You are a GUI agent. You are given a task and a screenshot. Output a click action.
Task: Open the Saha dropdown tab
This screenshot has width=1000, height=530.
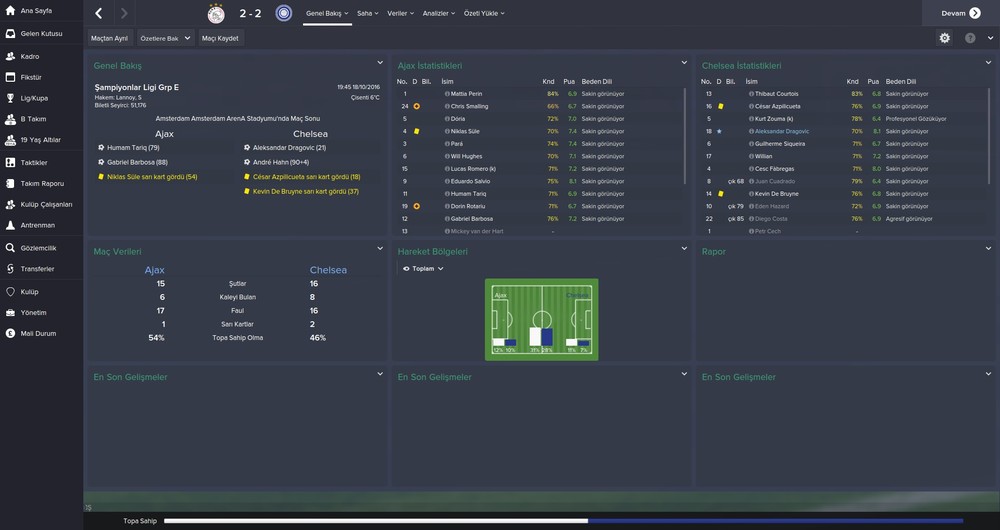[367, 14]
